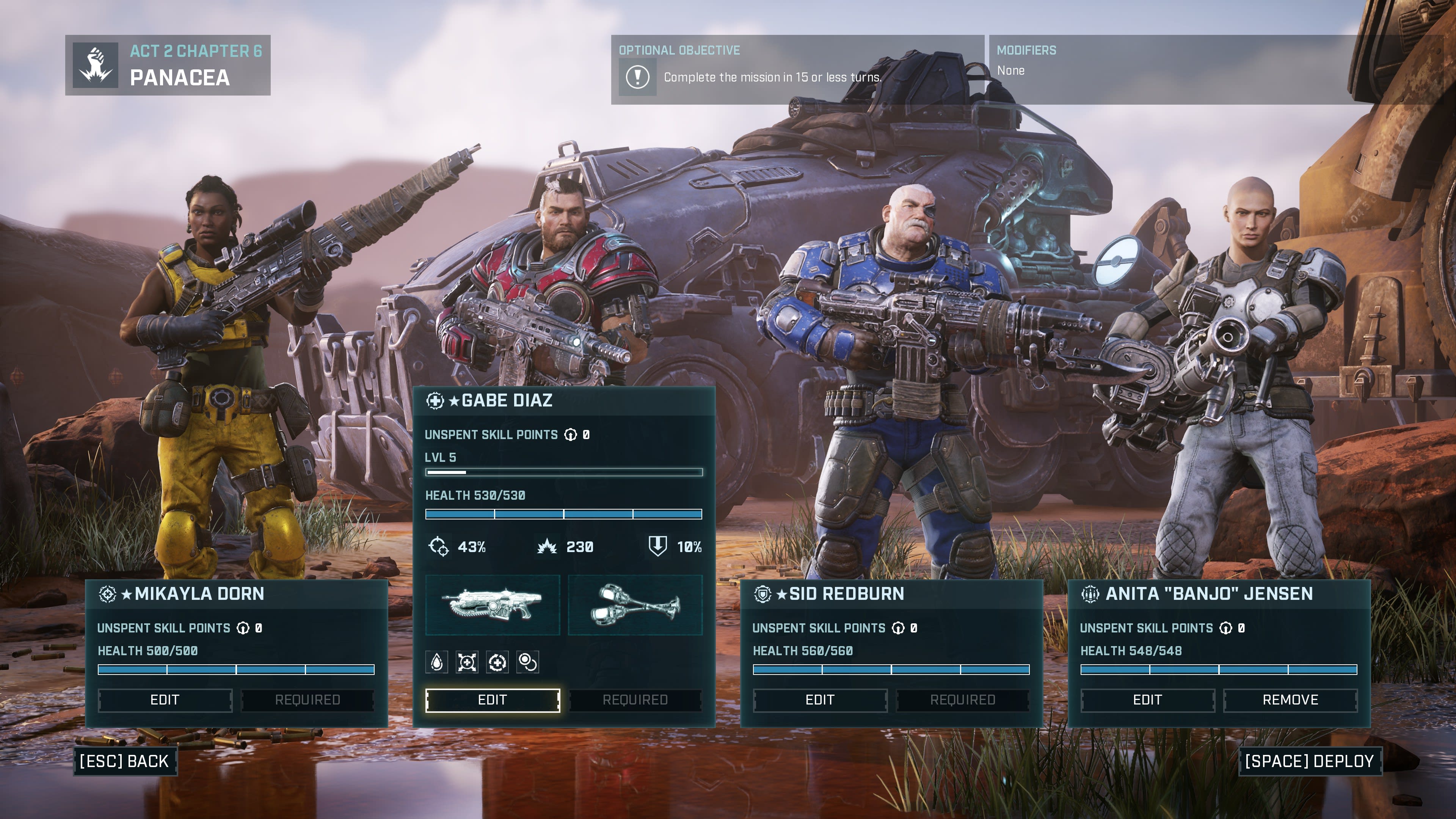Click the Optional Objective exclamation icon

(x=637, y=77)
